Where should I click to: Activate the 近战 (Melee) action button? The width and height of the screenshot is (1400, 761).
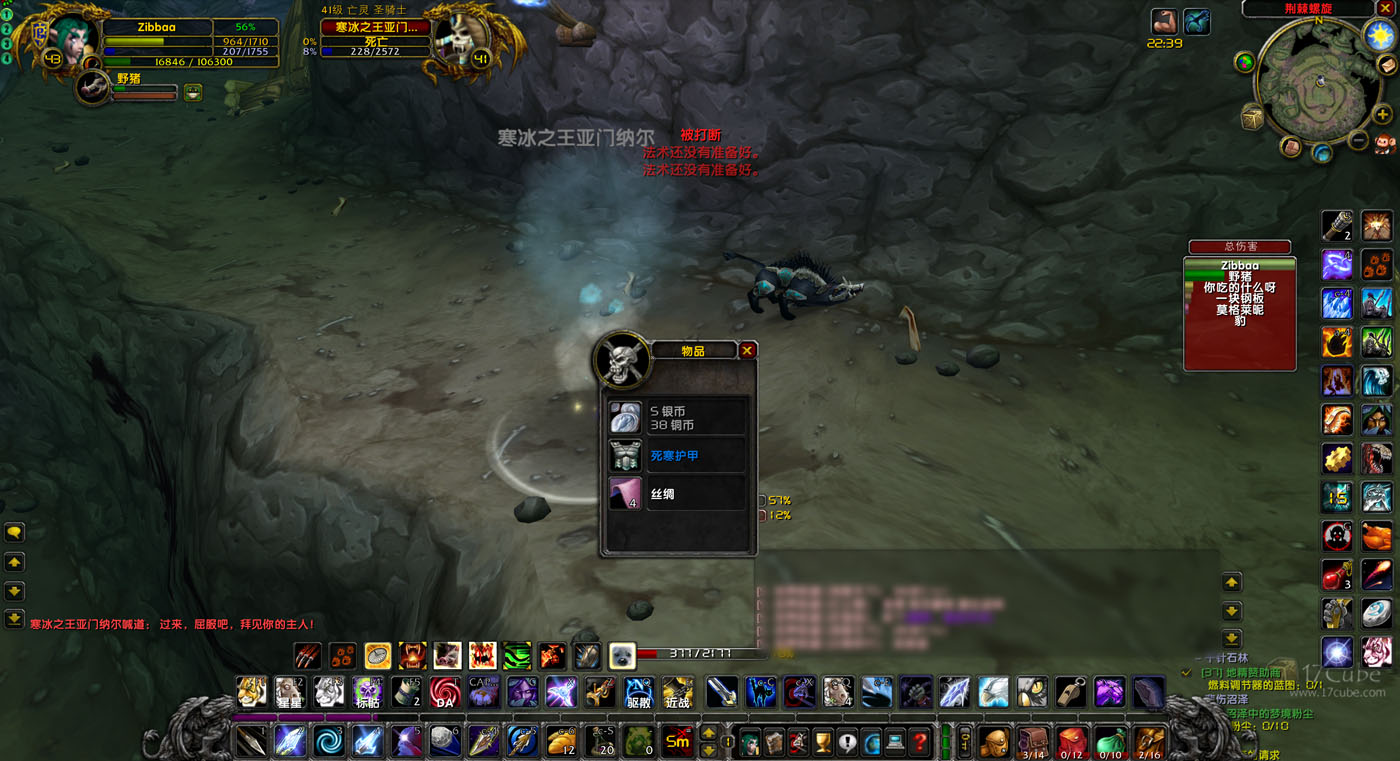point(678,691)
